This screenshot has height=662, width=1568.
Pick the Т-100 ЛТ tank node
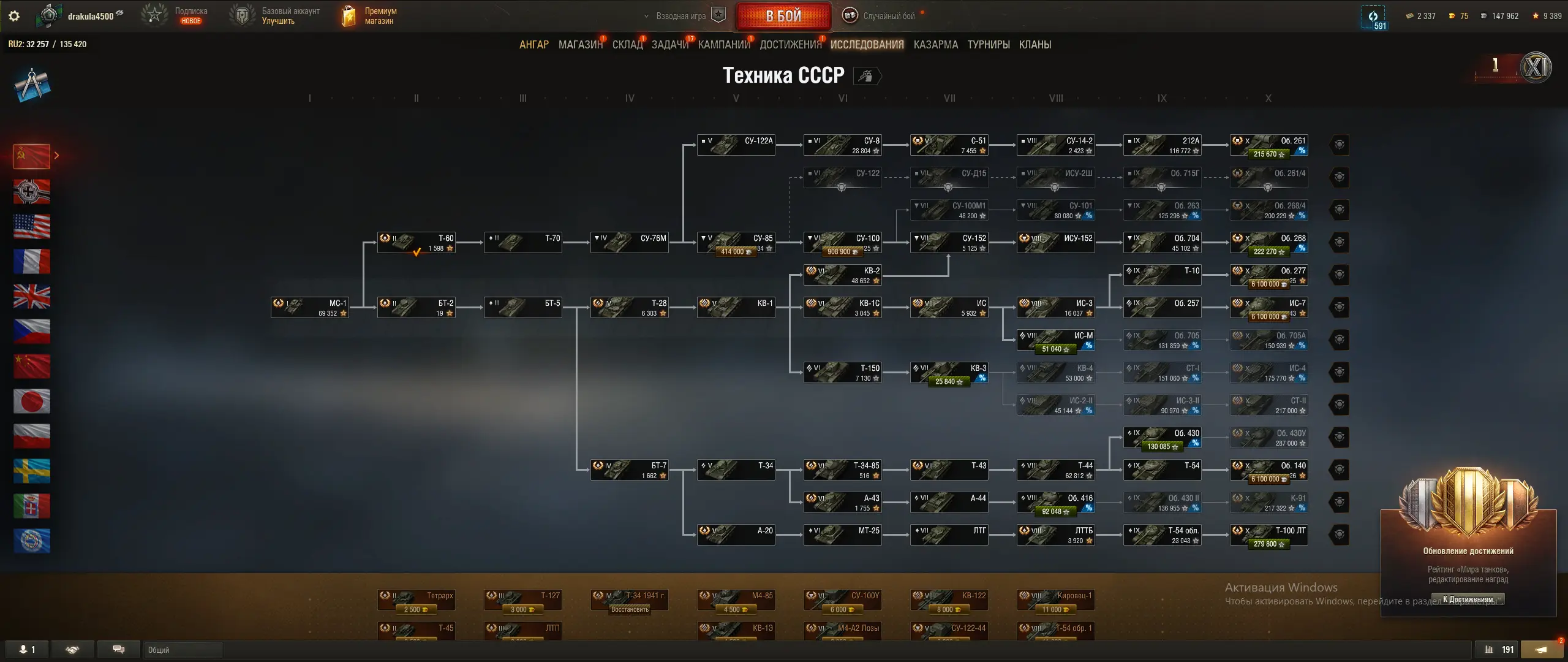point(1269,535)
